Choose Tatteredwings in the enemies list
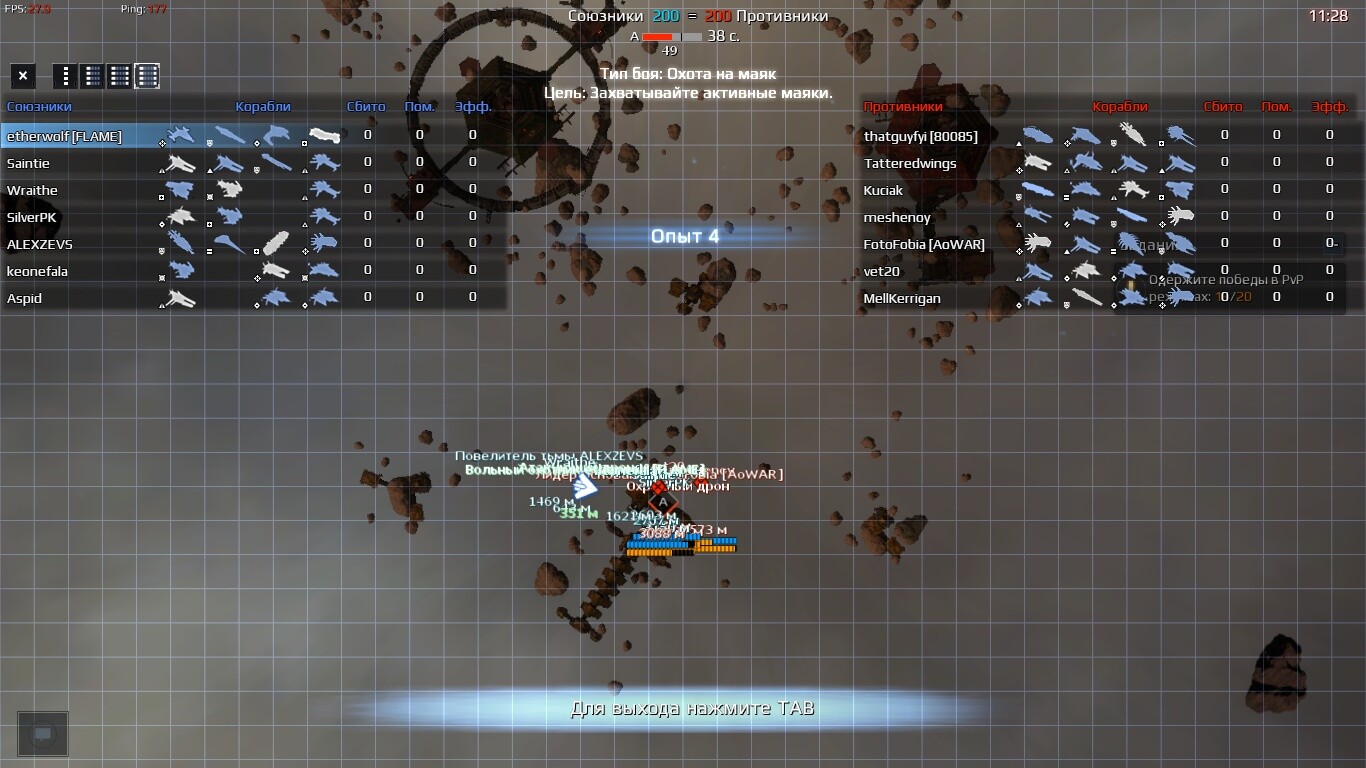Viewport: 1366px width, 768px height. click(x=910, y=163)
